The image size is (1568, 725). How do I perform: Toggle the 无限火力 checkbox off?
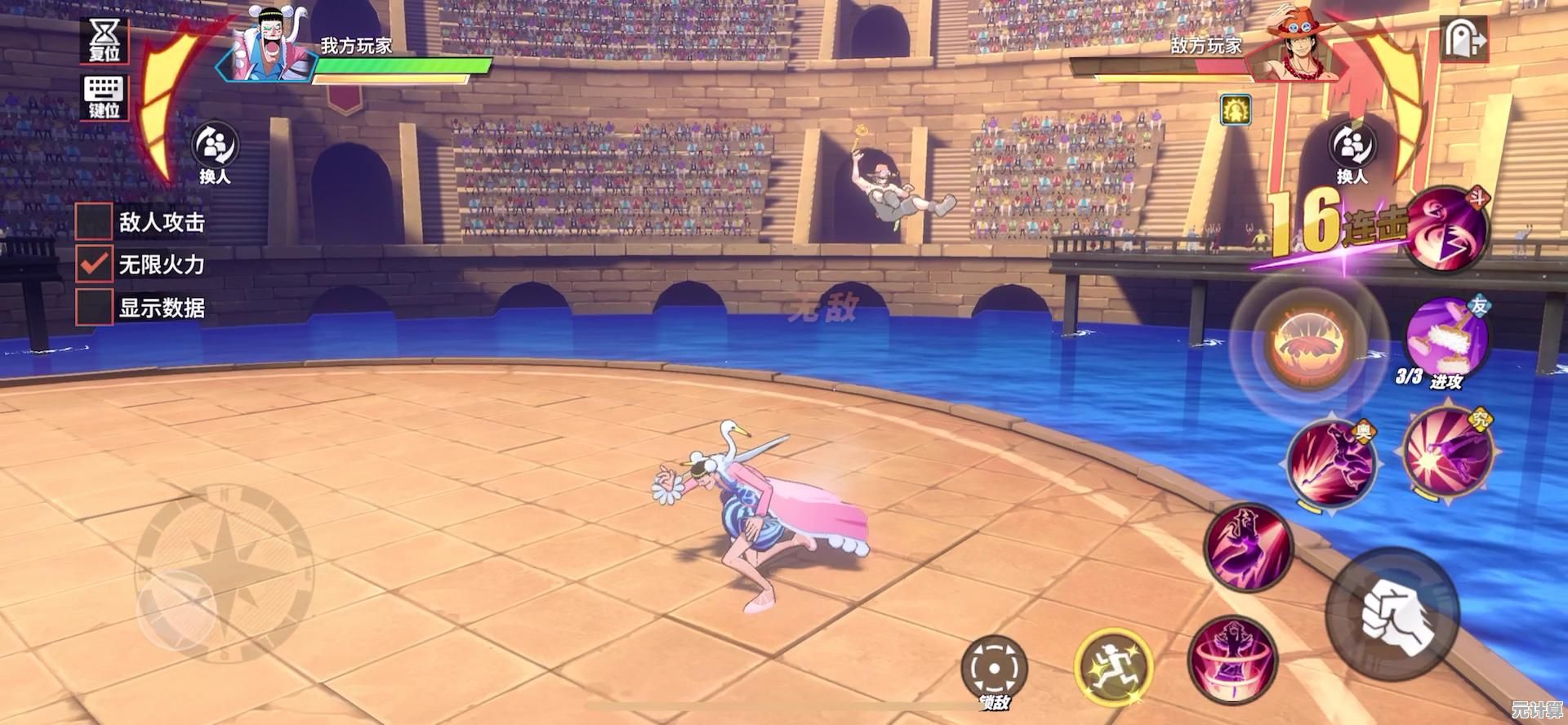94,264
